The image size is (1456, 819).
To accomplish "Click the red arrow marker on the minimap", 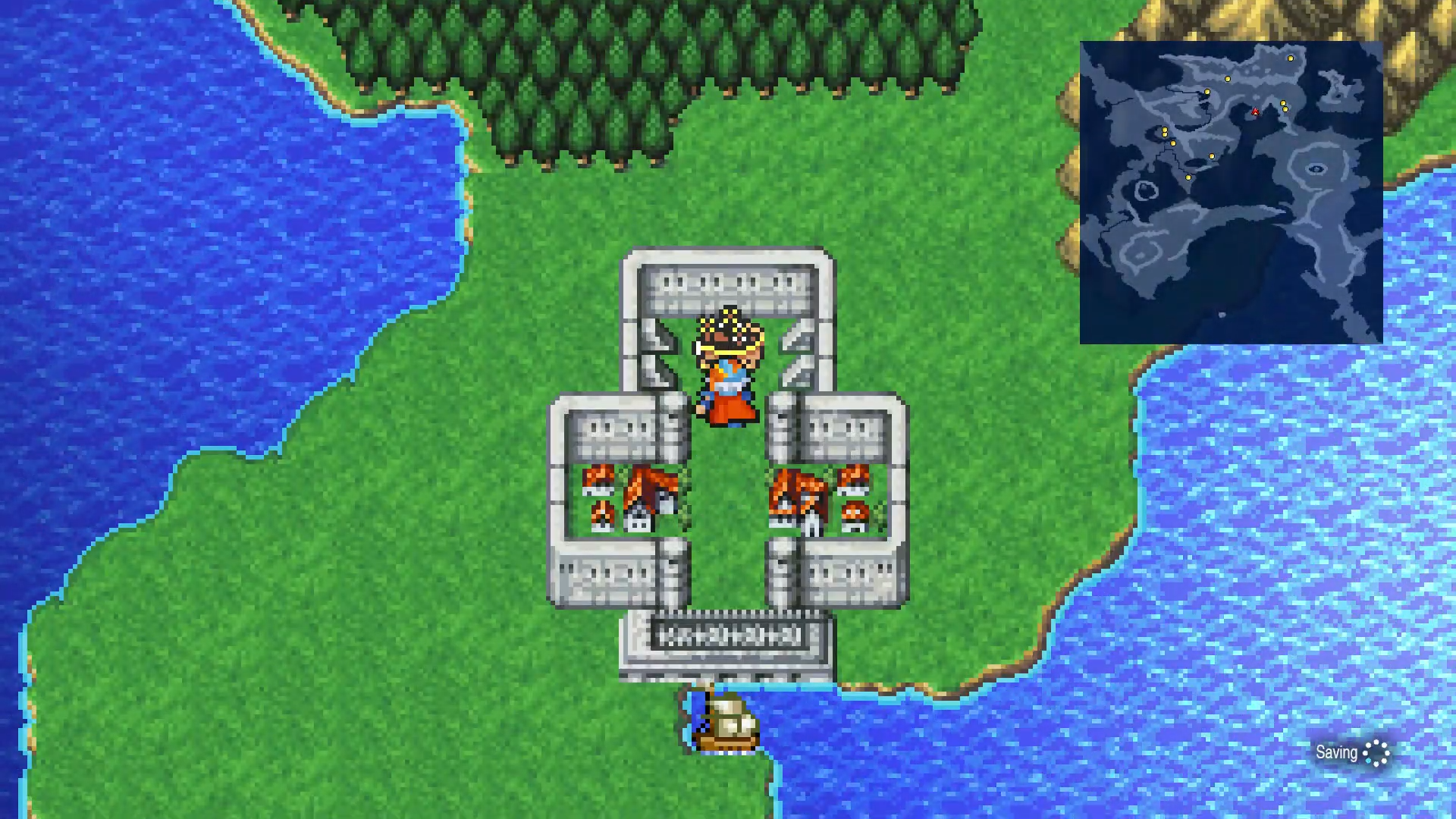I will [1255, 112].
